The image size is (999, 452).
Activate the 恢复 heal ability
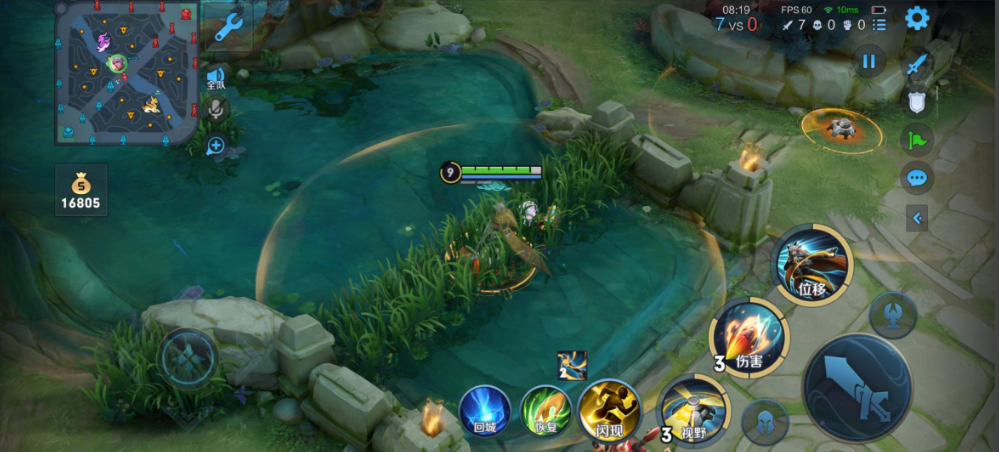point(545,411)
